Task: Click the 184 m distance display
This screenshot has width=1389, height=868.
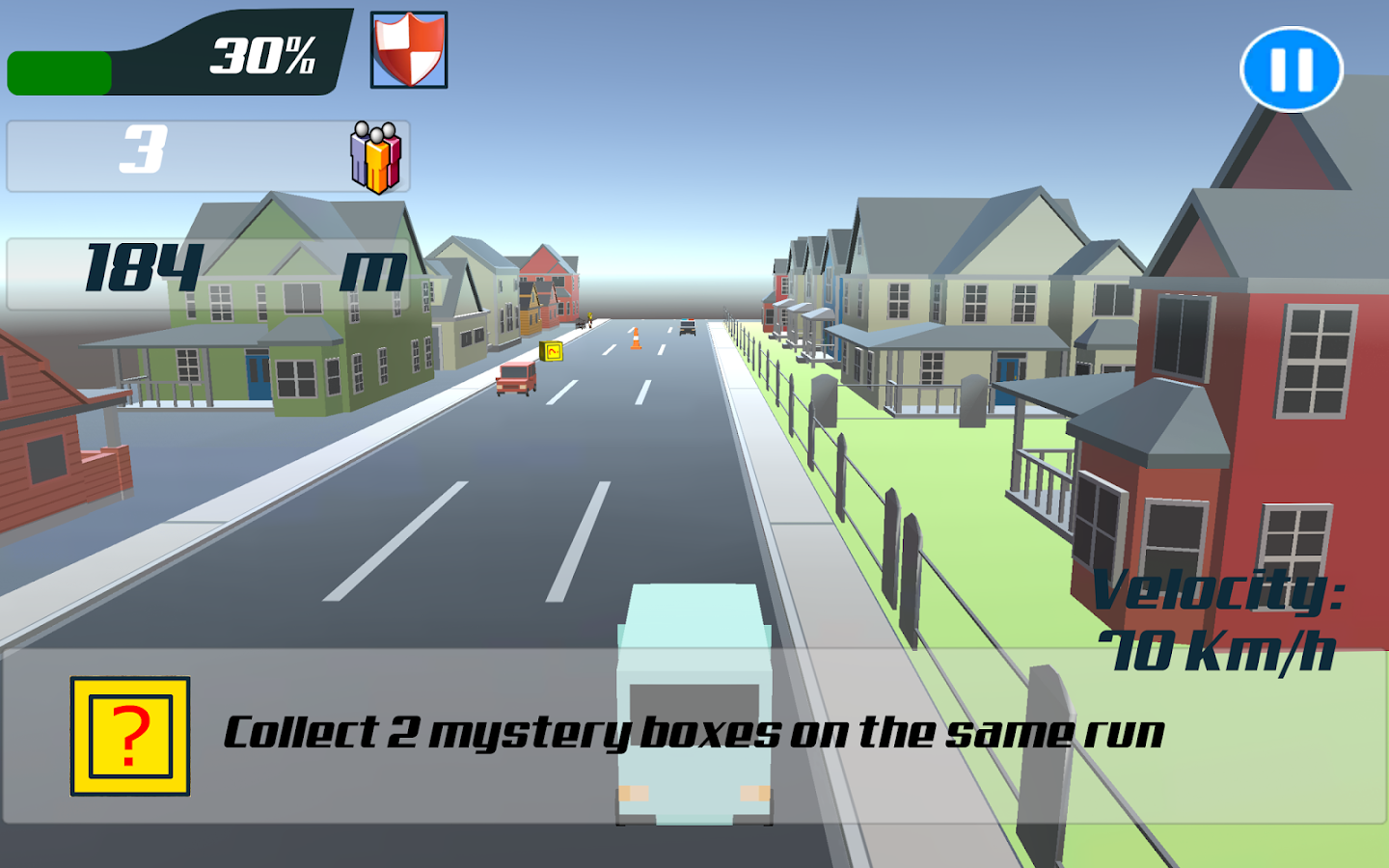Action: tap(145, 267)
